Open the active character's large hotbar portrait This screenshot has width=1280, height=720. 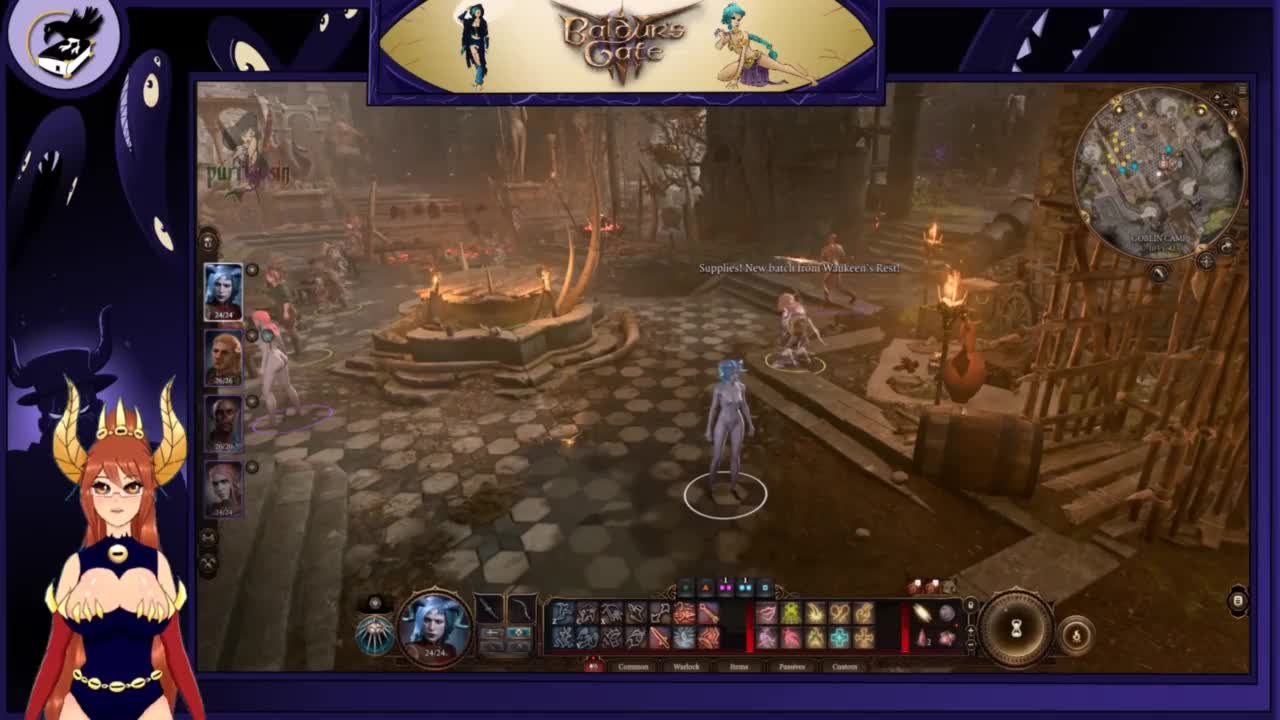(434, 625)
